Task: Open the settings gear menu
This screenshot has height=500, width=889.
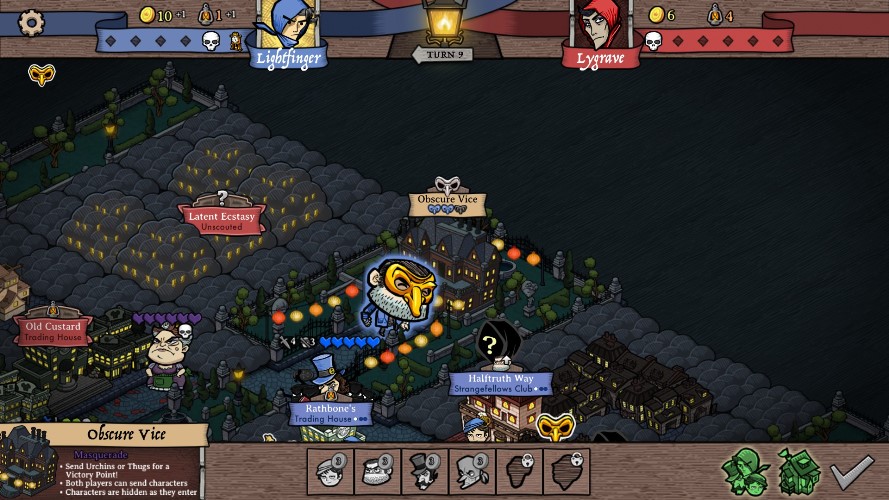Action: coord(32,22)
